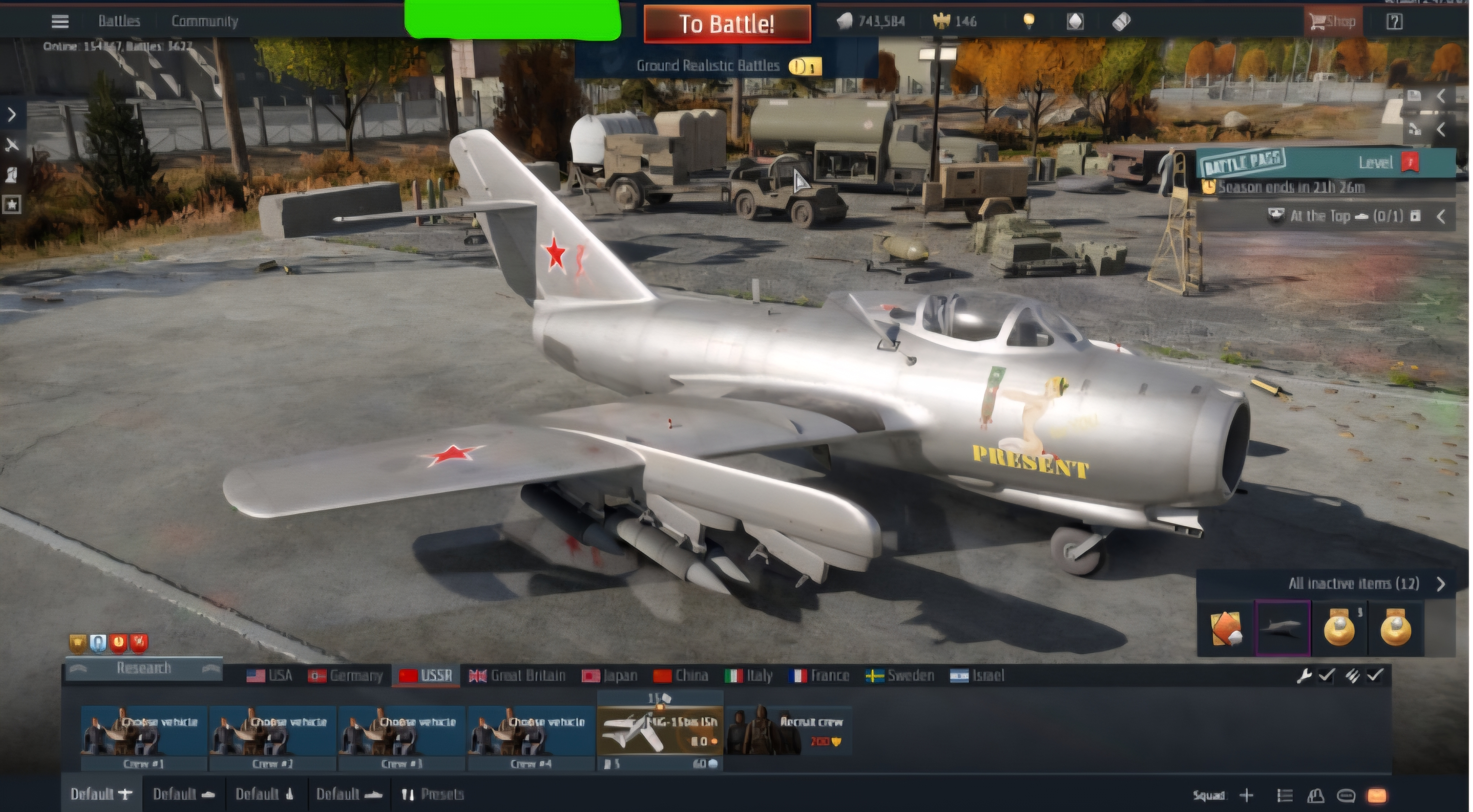Open the Research button
Viewport: 1473px width, 812px height.
(143, 668)
